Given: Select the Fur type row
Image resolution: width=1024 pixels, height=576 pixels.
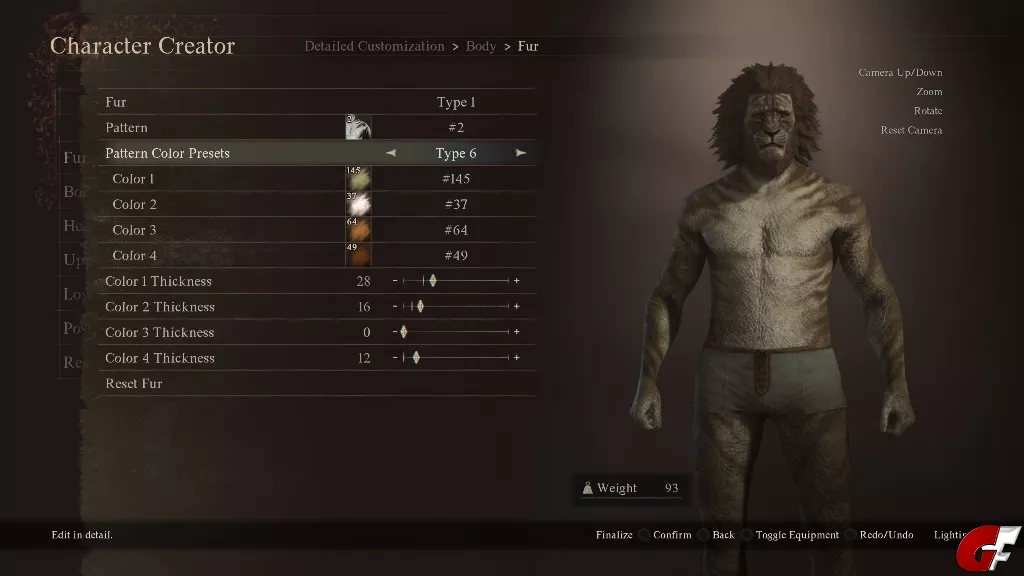Looking at the screenshot, I should point(318,102).
